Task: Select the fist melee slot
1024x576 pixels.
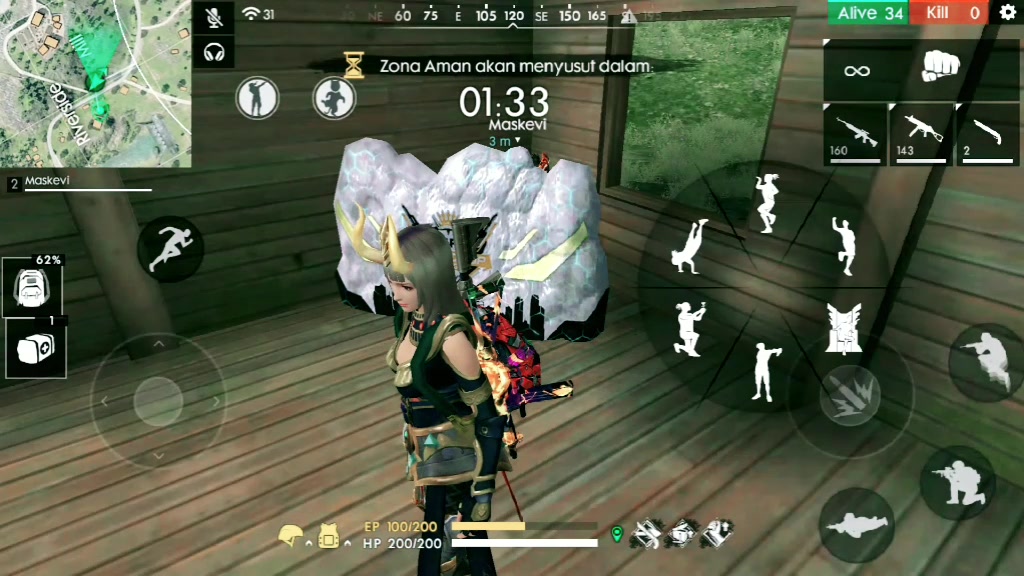Action: (939, 68)
